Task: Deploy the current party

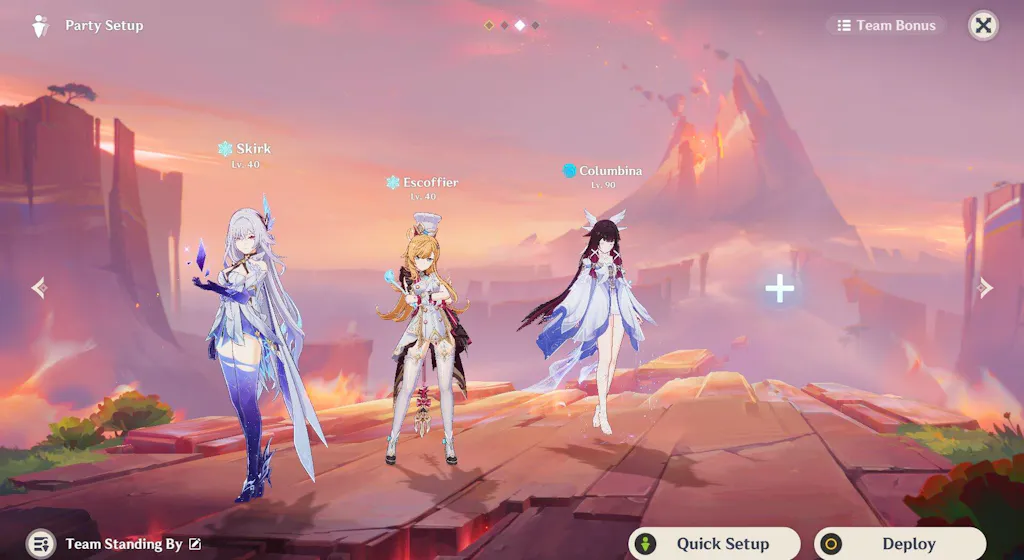Action: [x=899, y=544]
